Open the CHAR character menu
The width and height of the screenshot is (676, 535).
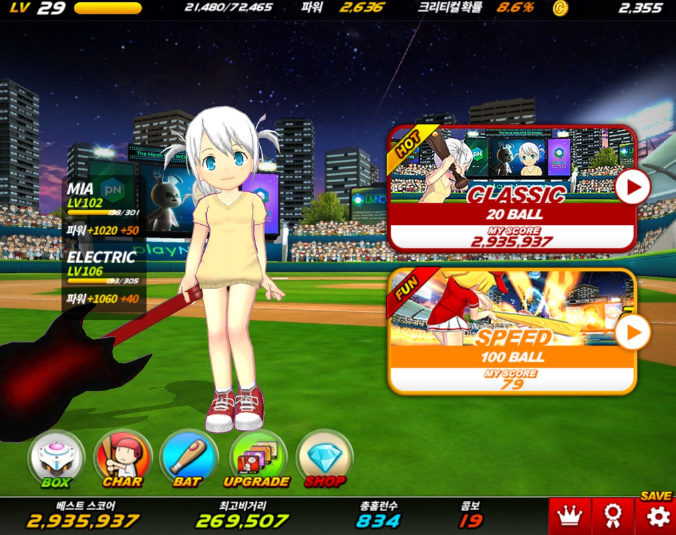point(122,459)
